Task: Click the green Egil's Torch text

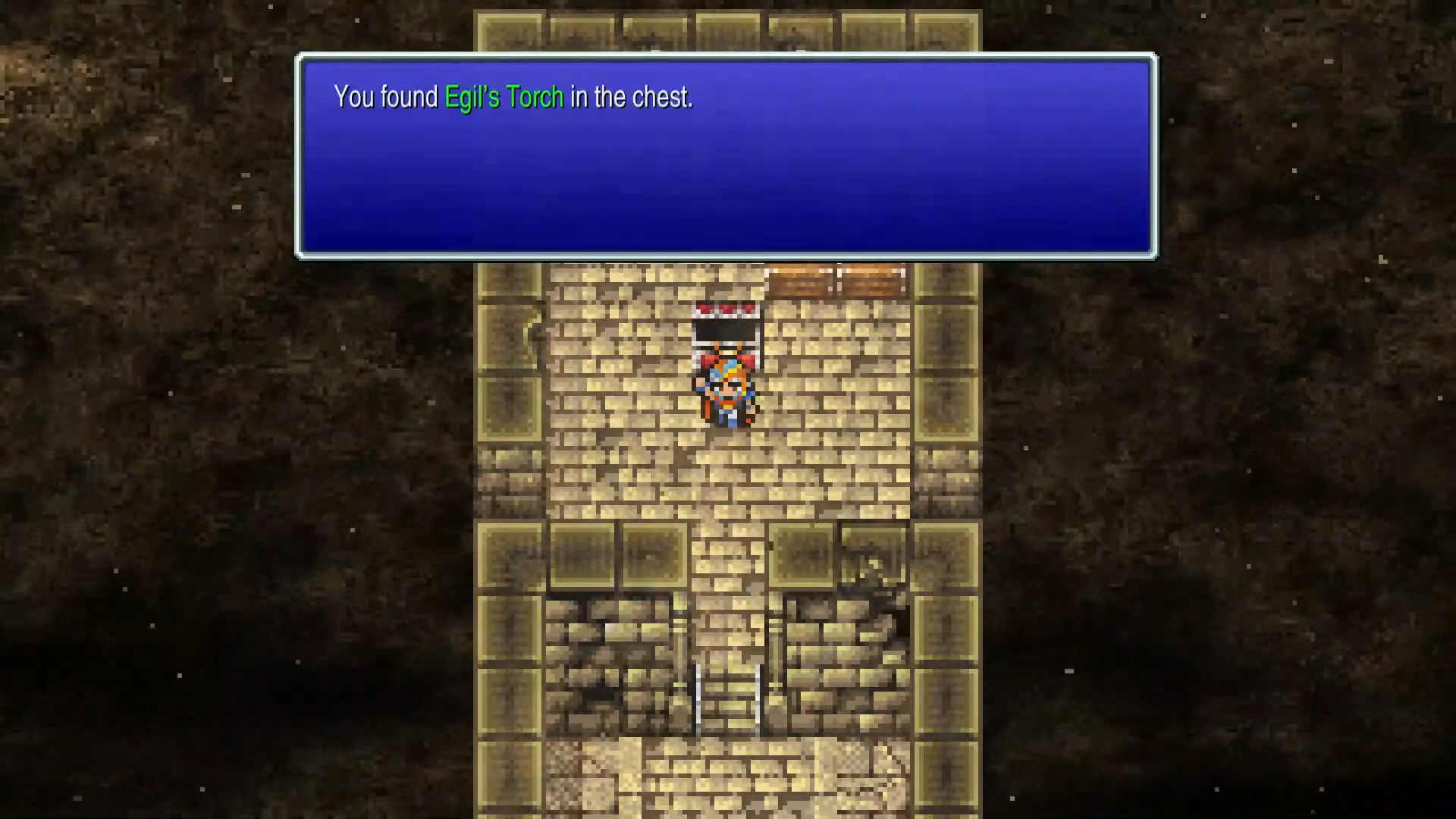Action: (503, 97)
